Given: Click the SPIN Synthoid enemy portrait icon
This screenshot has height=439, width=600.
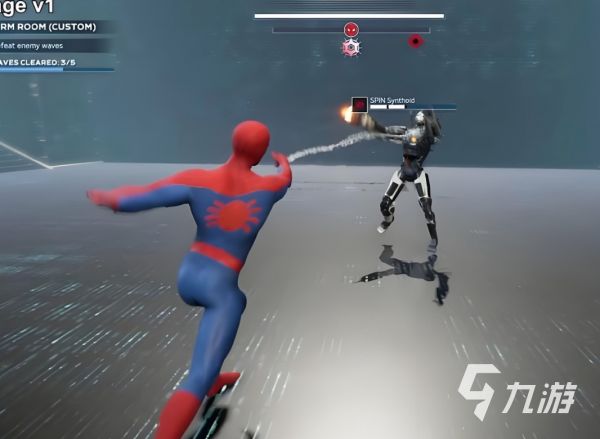Looking at the screenshot, I should (360, 104).
